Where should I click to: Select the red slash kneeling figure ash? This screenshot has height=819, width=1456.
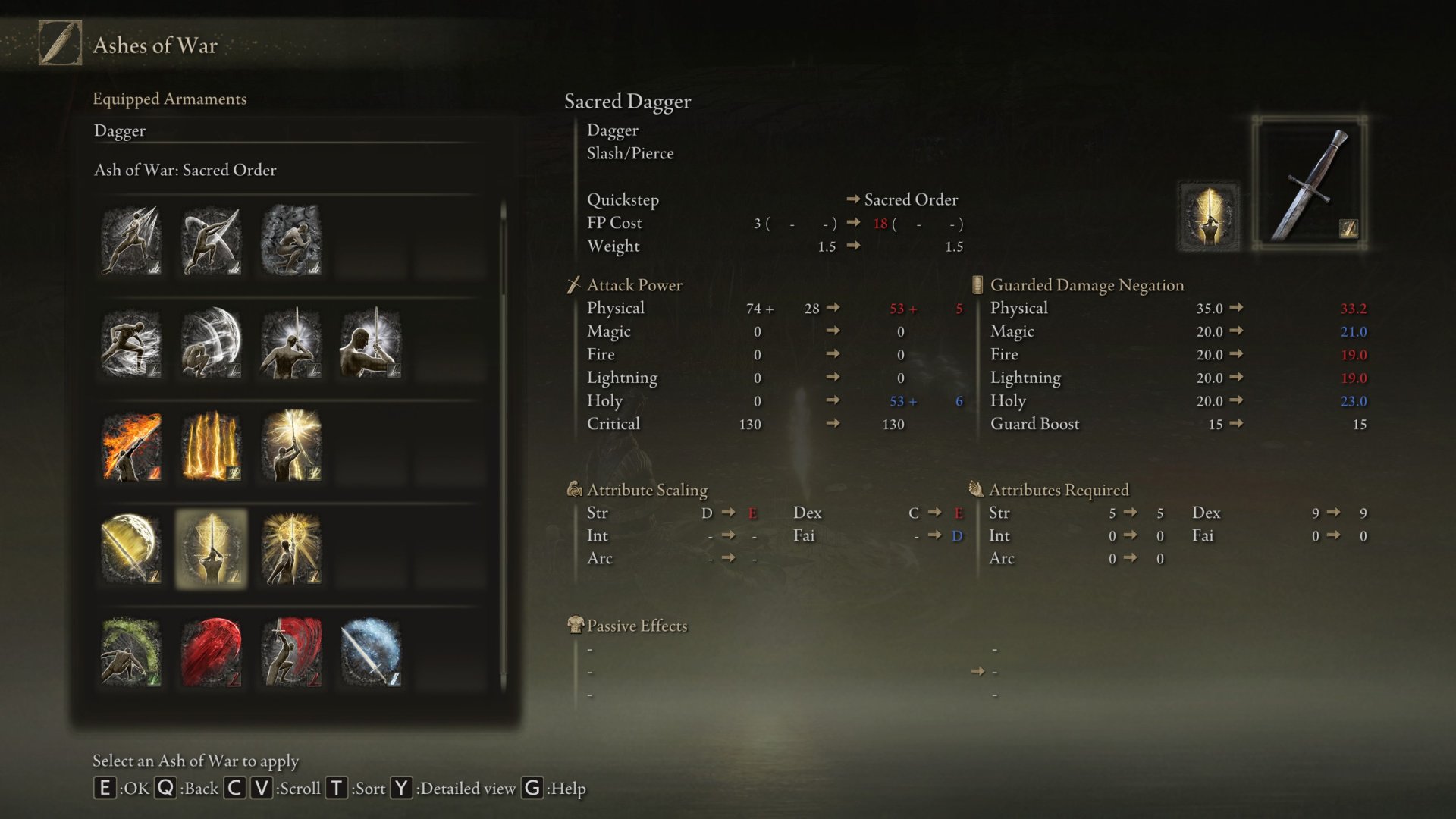pos(291,652)
